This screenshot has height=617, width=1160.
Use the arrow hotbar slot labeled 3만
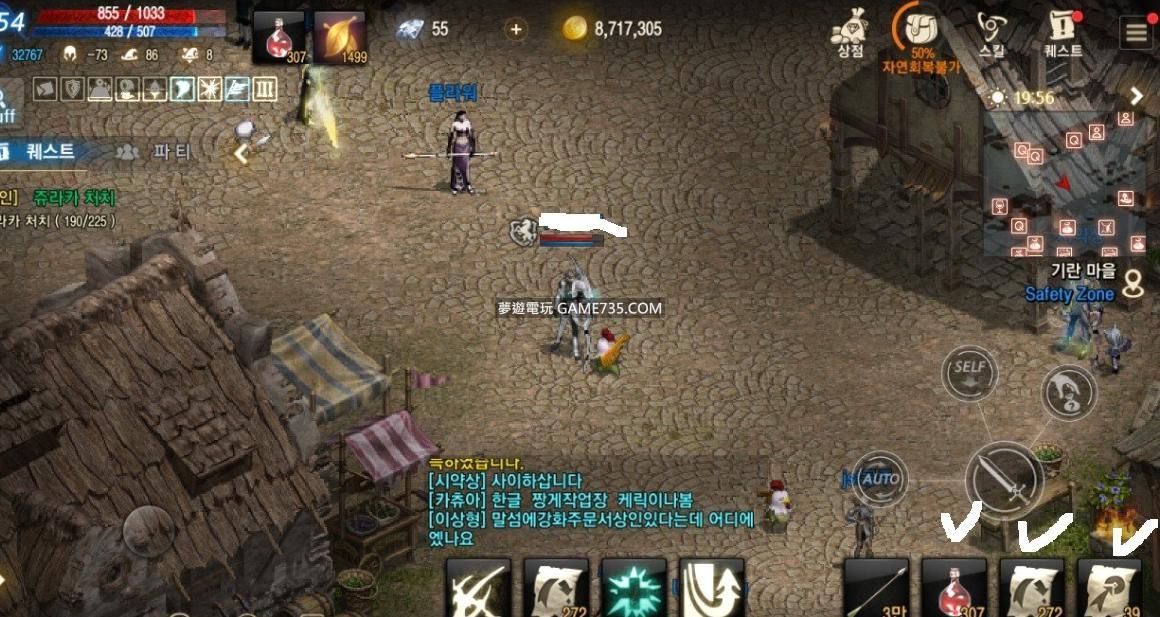876,588
